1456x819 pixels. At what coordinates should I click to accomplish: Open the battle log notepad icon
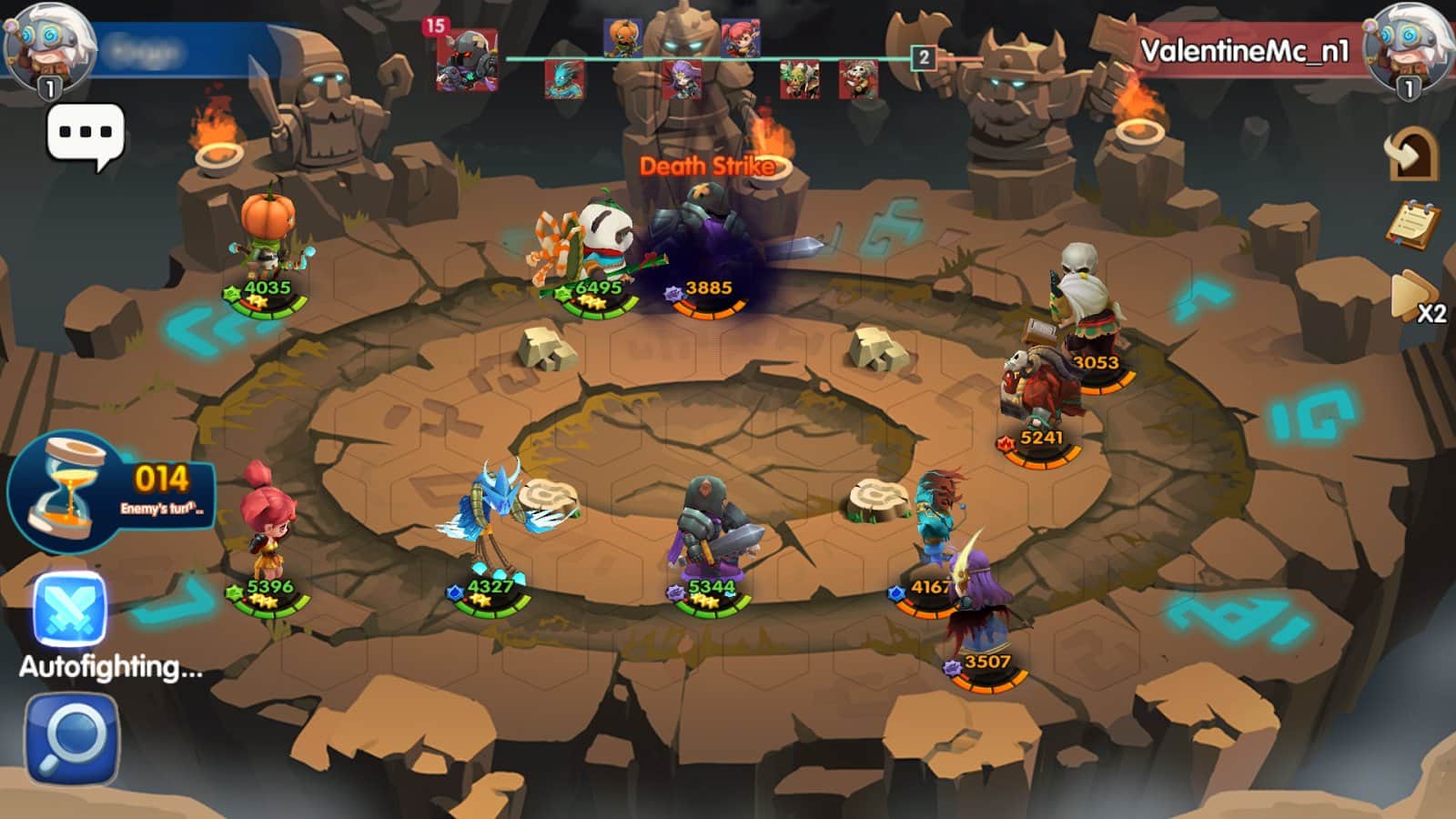(1413, 224)
